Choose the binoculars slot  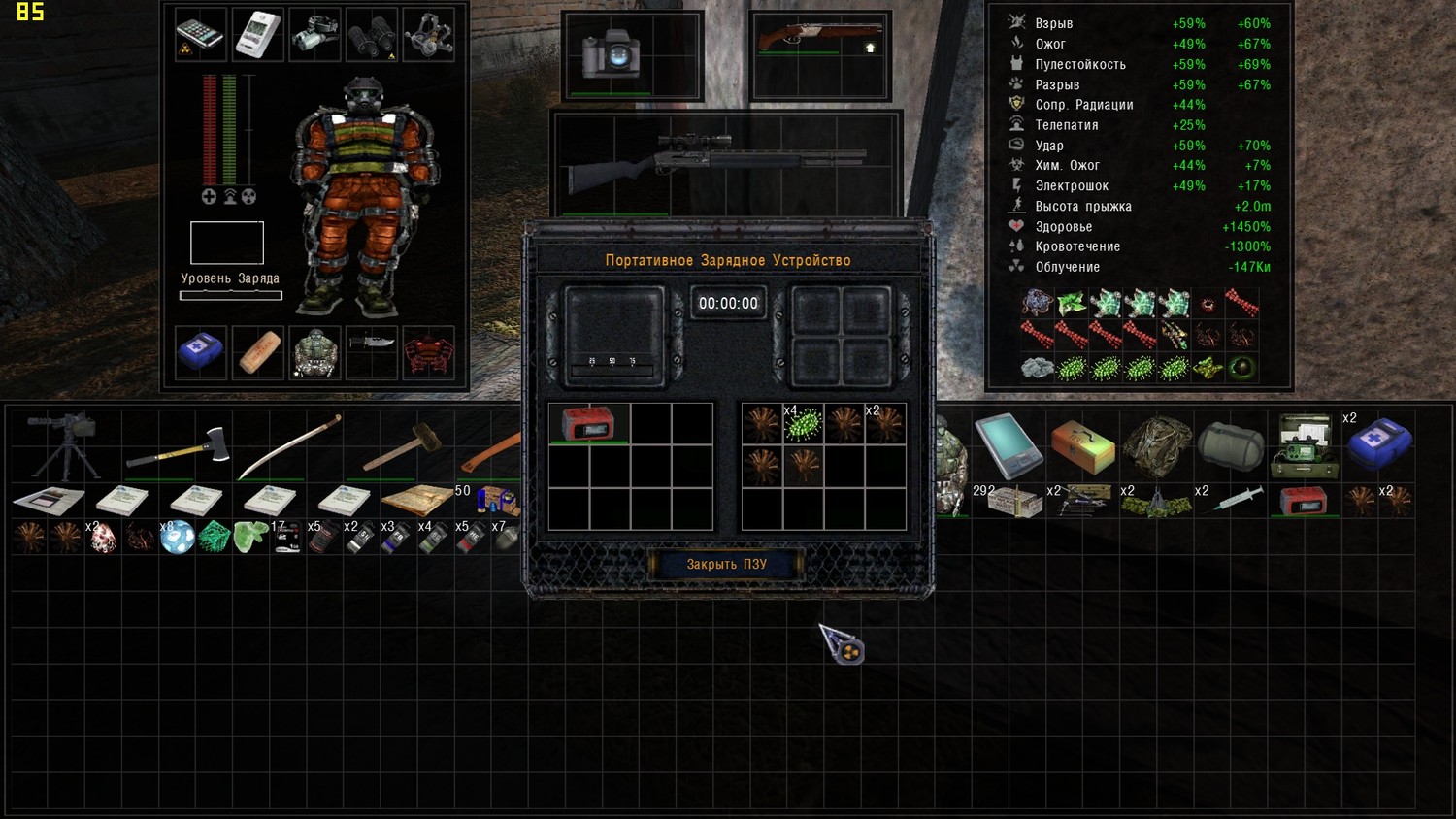[x=372, y=35]
